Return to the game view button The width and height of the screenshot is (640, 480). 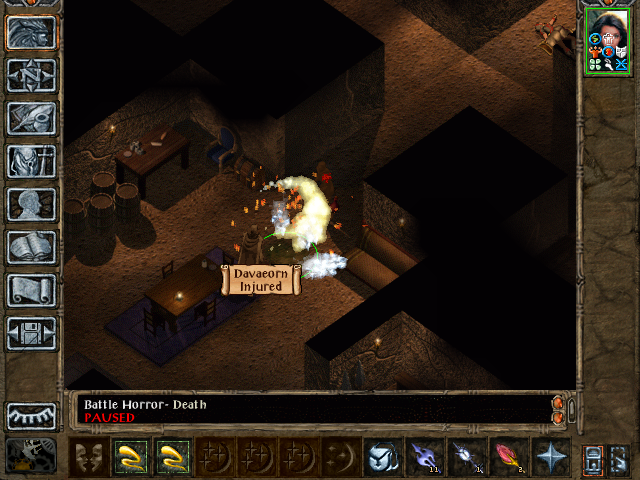coord(31,33)
